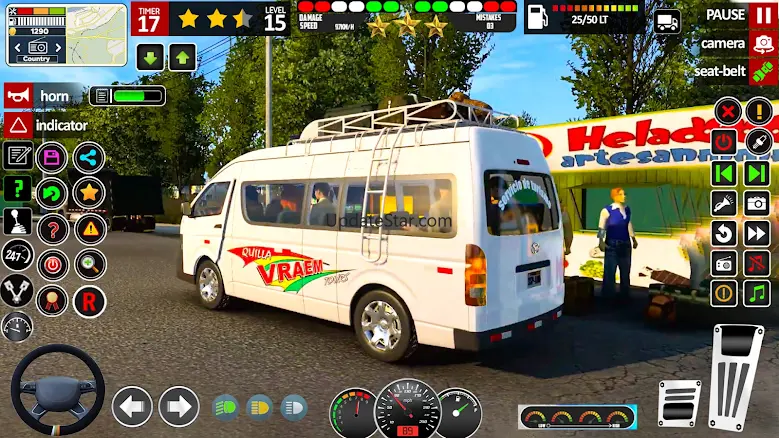Screen dimensions: 779x438
Task: Click the pink save disk icon
Action: pyautogui.click(x=51, y=158)
